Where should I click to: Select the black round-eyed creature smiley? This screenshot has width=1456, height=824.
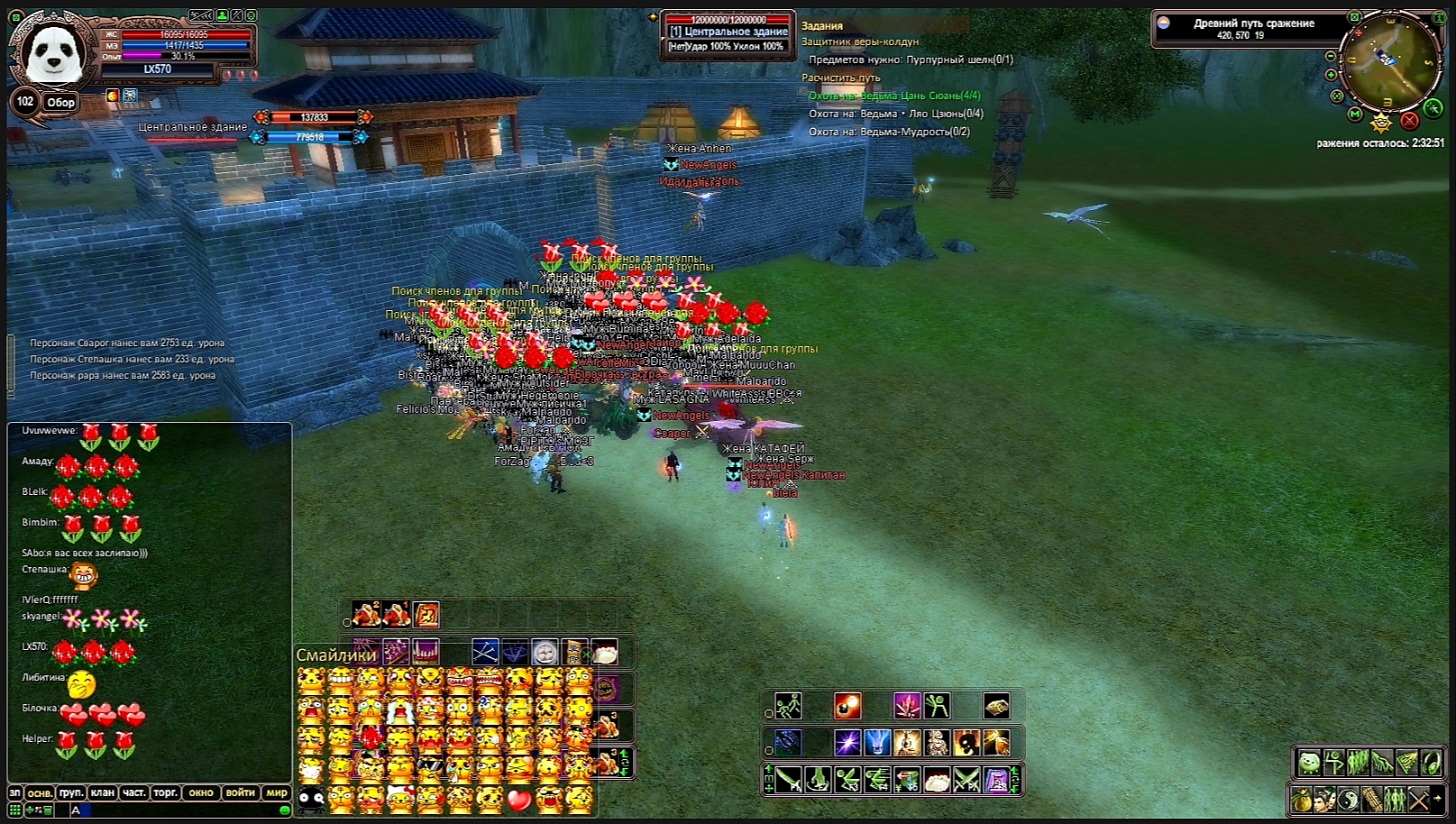(x=311, y=799)
